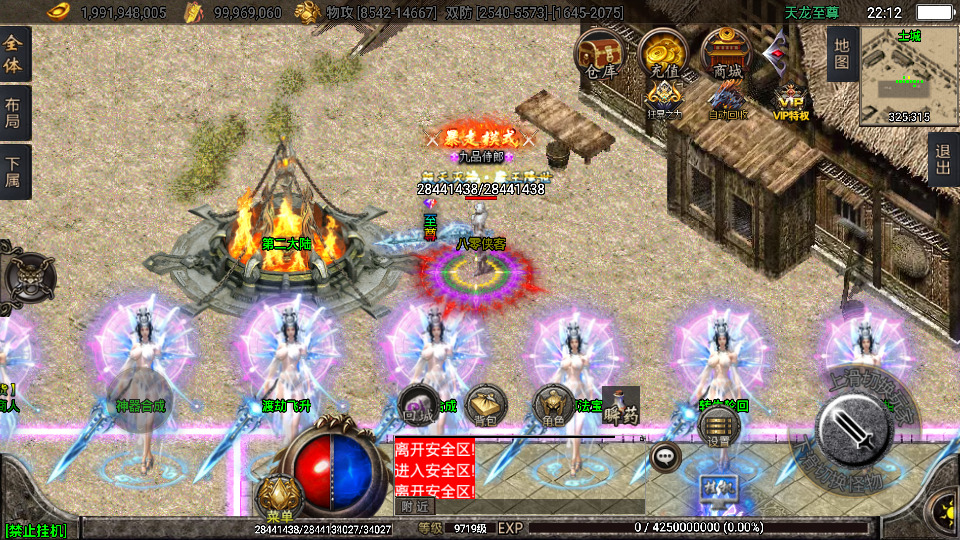Use the 回城 return-to-town icon
The image size is (960, 540).
tap(419, 405)
